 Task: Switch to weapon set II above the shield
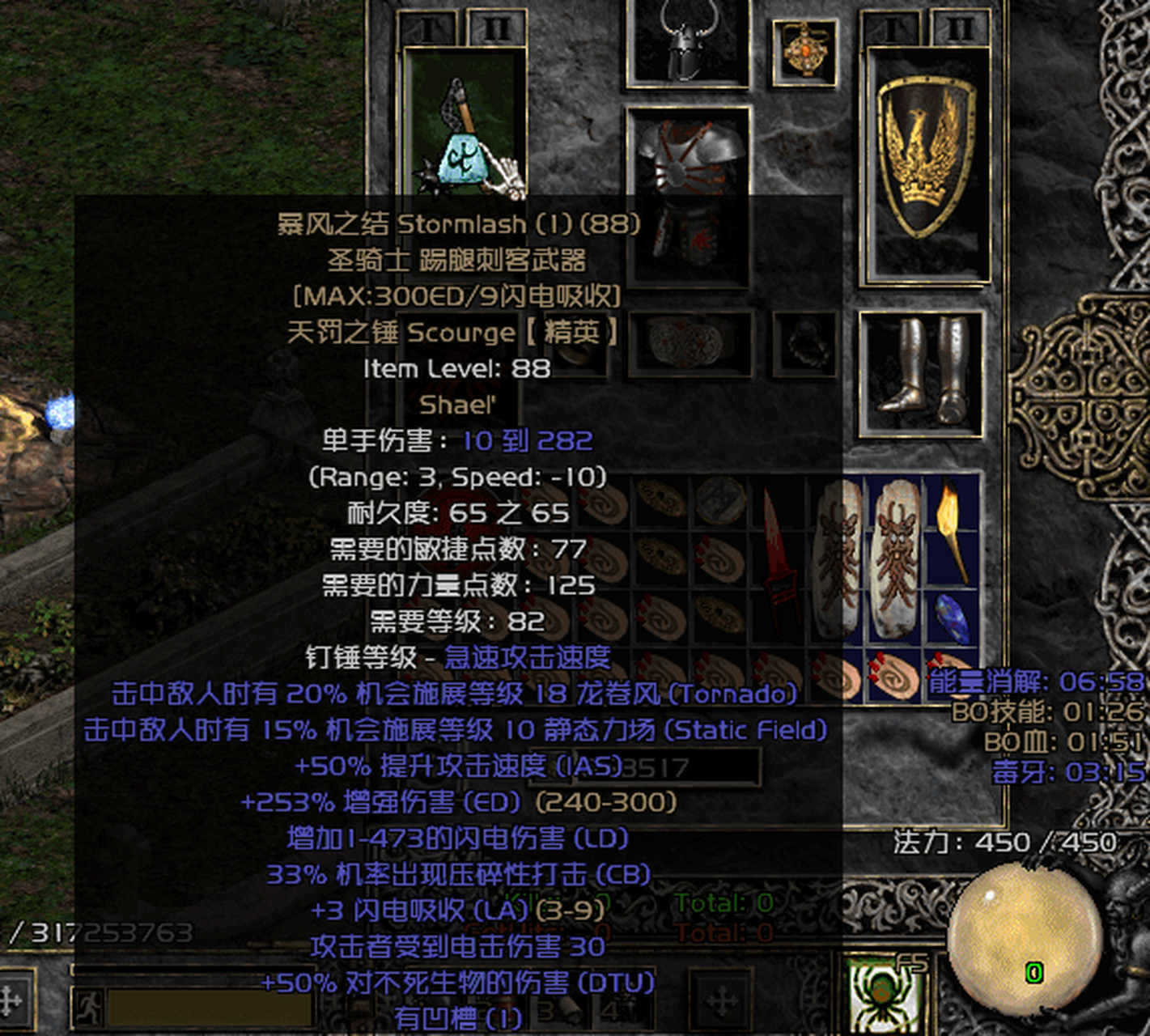pyautogui.click(x=960, y=30)
